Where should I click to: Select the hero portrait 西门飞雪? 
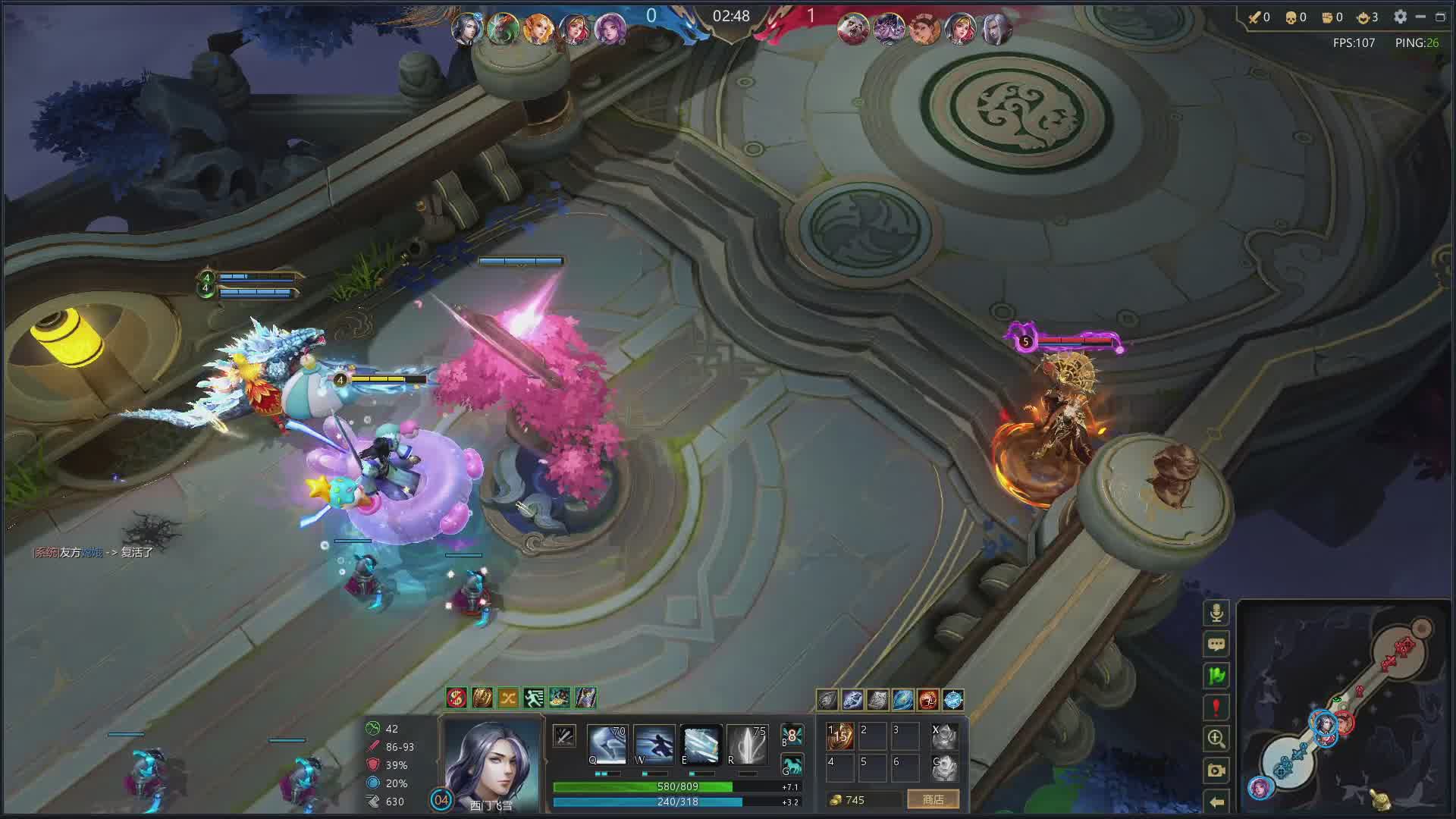tap(491, 762)
